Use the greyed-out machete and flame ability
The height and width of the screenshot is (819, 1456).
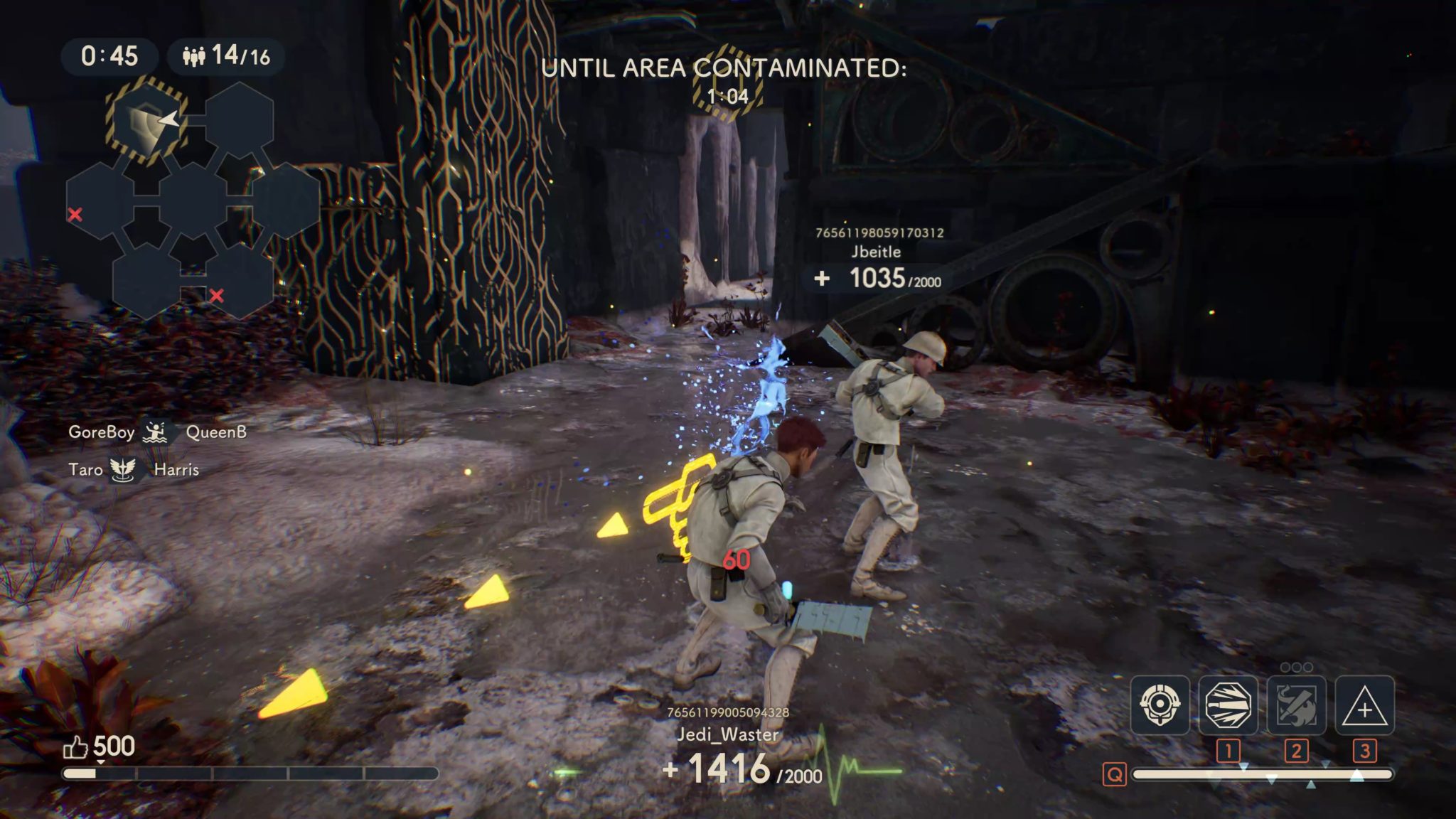1296,705
